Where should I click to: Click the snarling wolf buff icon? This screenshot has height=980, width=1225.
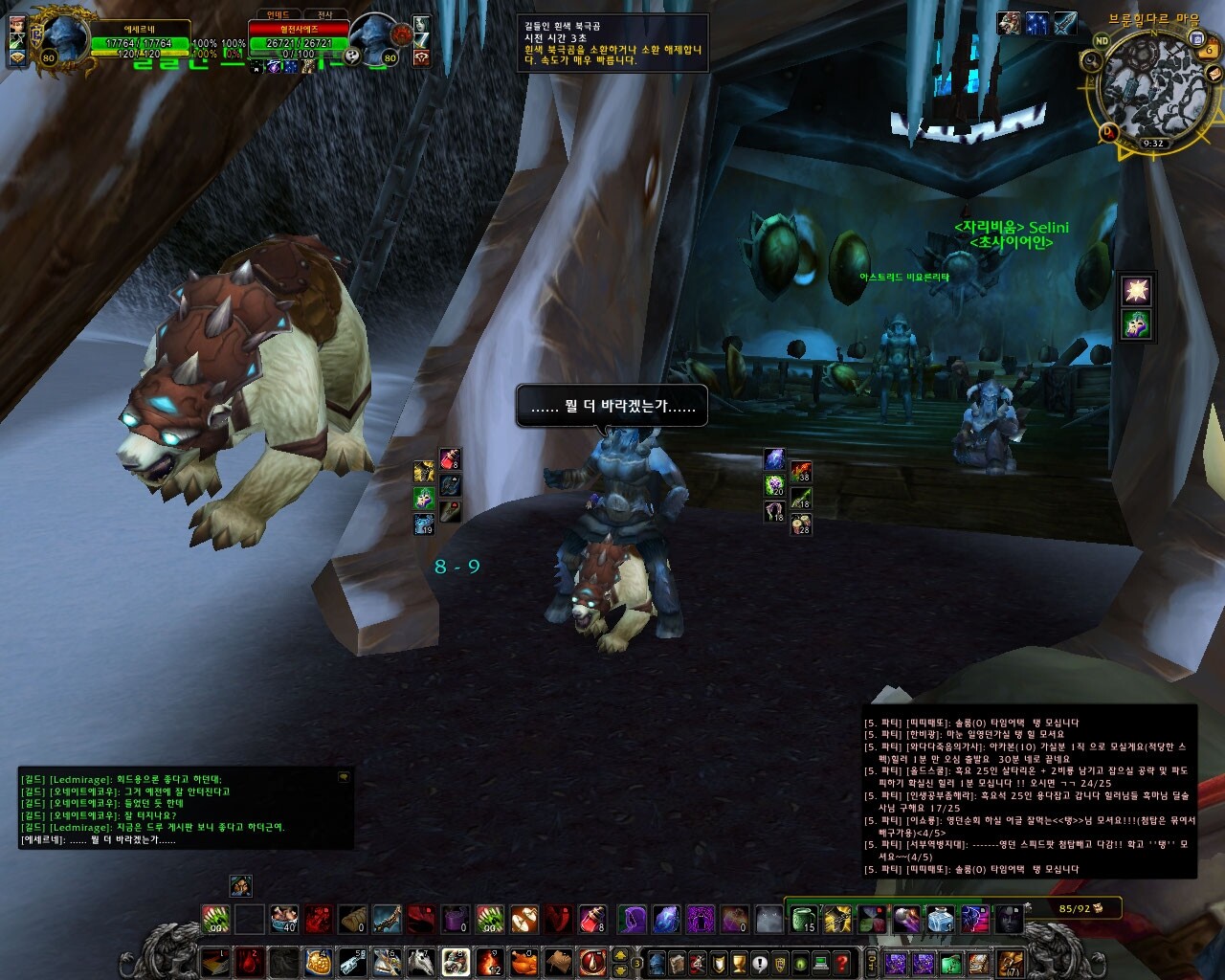[x=1009, y=24]
